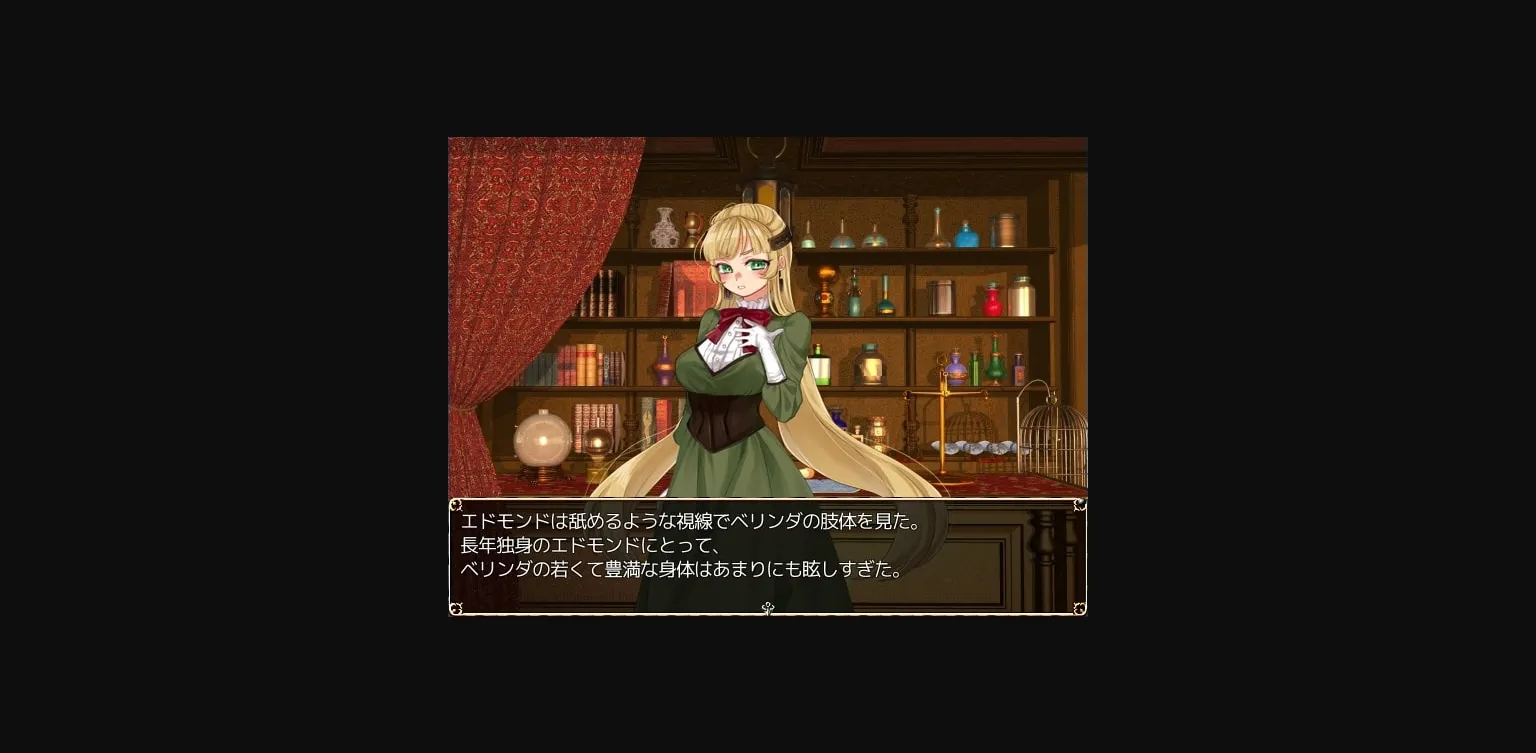Click the page-advance ornament below the dialogue text

768,609
